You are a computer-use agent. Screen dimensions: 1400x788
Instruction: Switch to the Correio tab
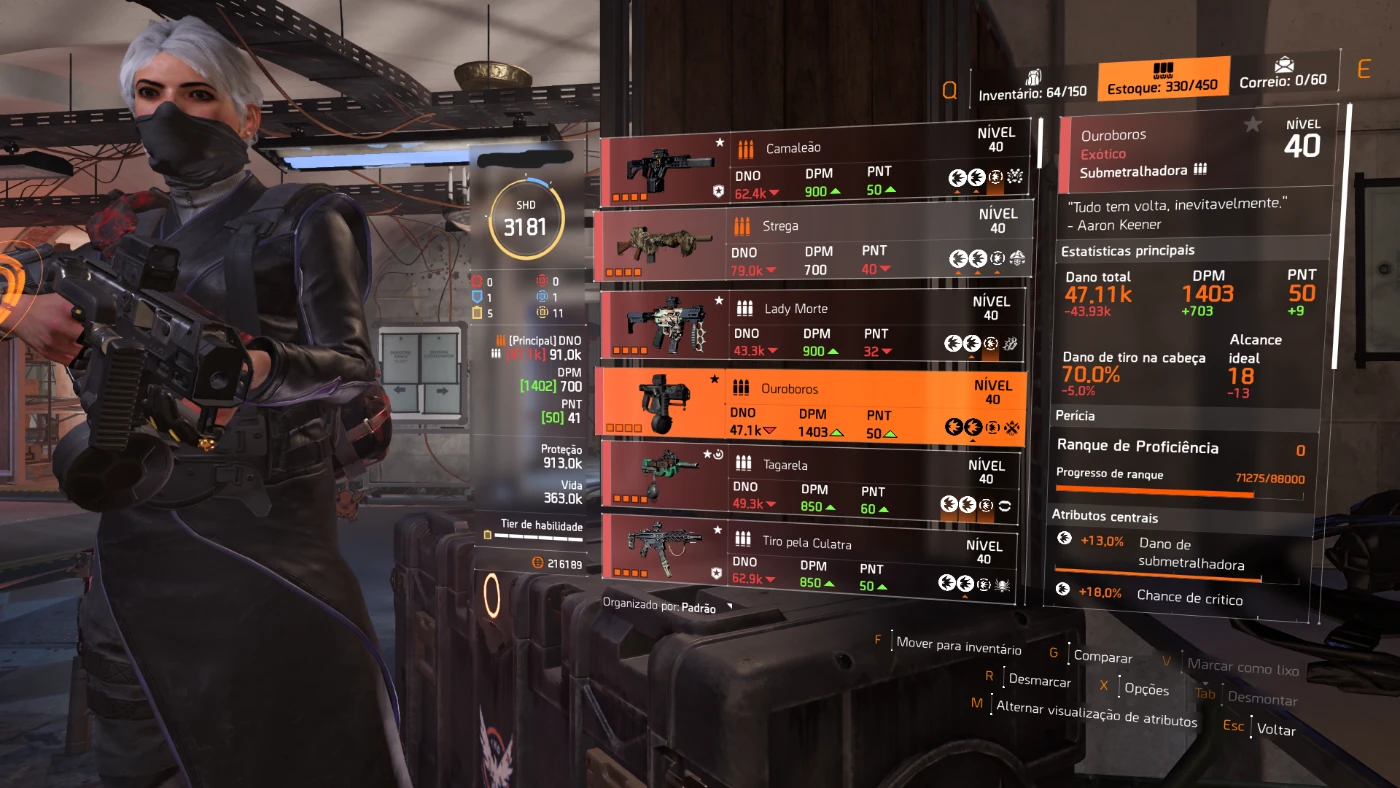pyautogui.click(x=1283, y=74)
